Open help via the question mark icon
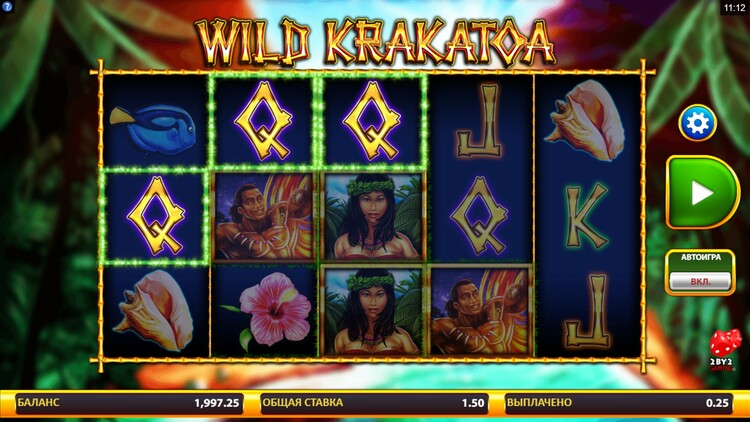The width and height of the screenshot is (750, 422). click(7, 7)
